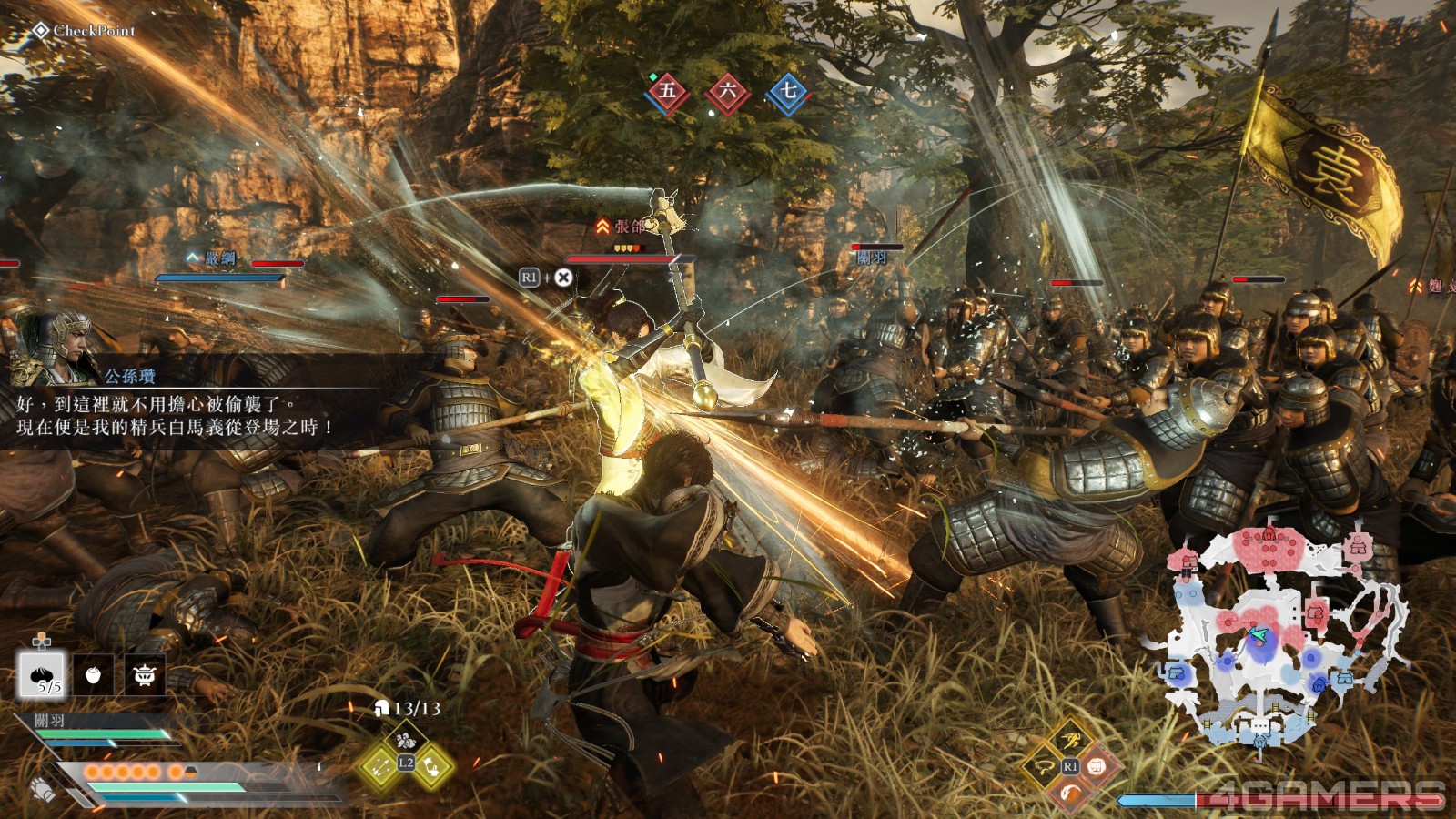
Task: Activate the soldiers tactic diamond icon
Action: 405,738
